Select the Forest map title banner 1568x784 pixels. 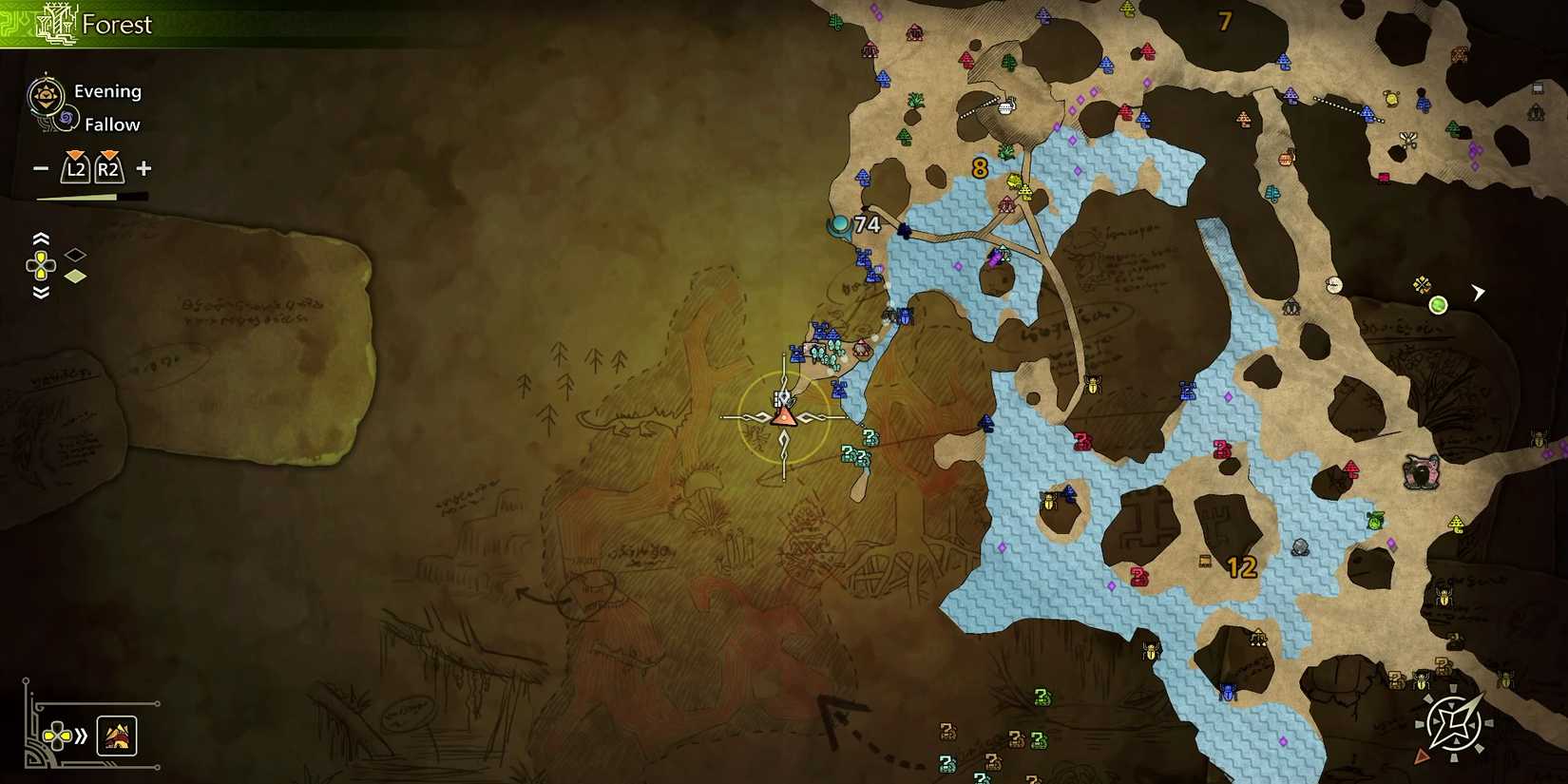tap(117, 25)
